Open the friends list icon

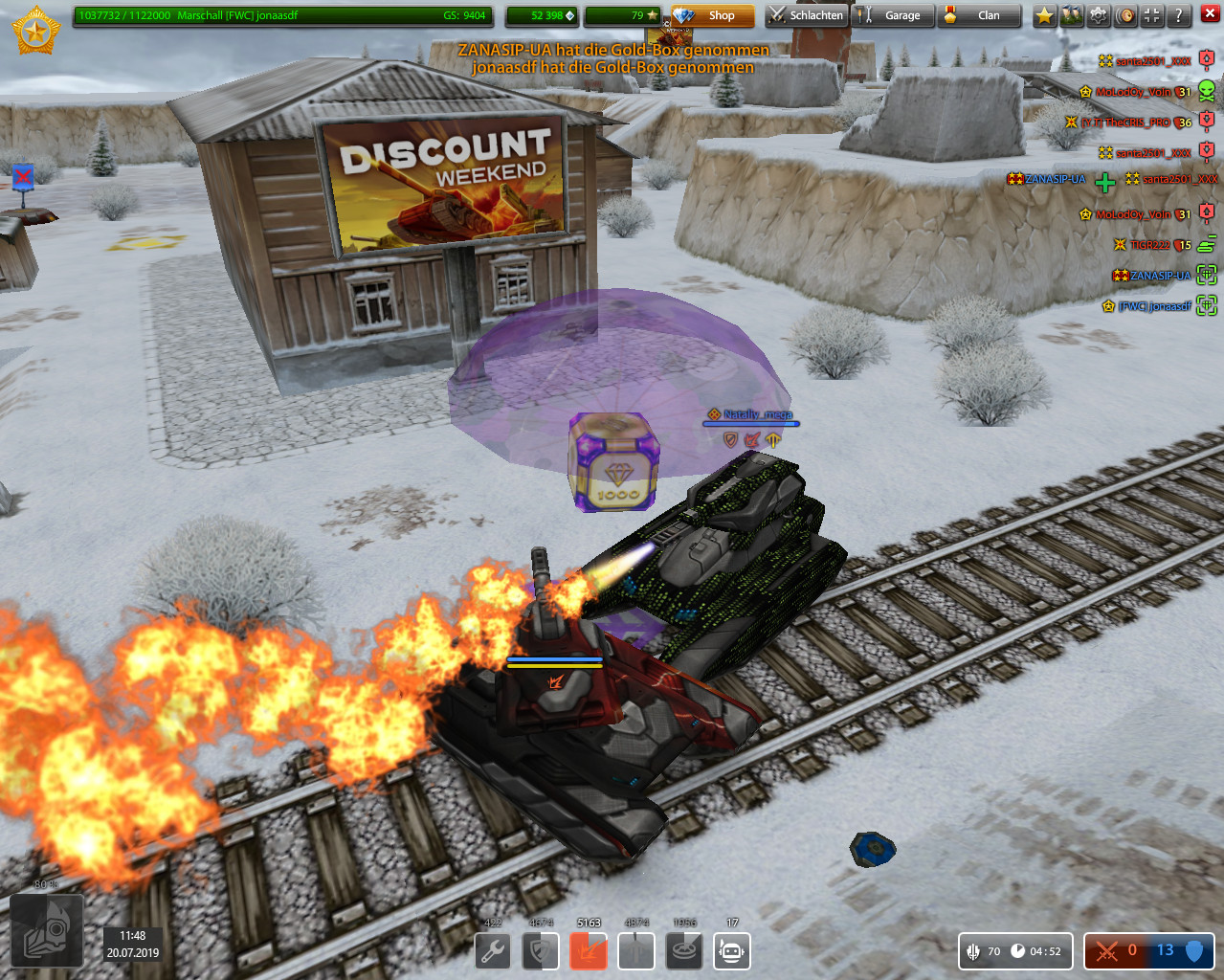click(1071, 15)
